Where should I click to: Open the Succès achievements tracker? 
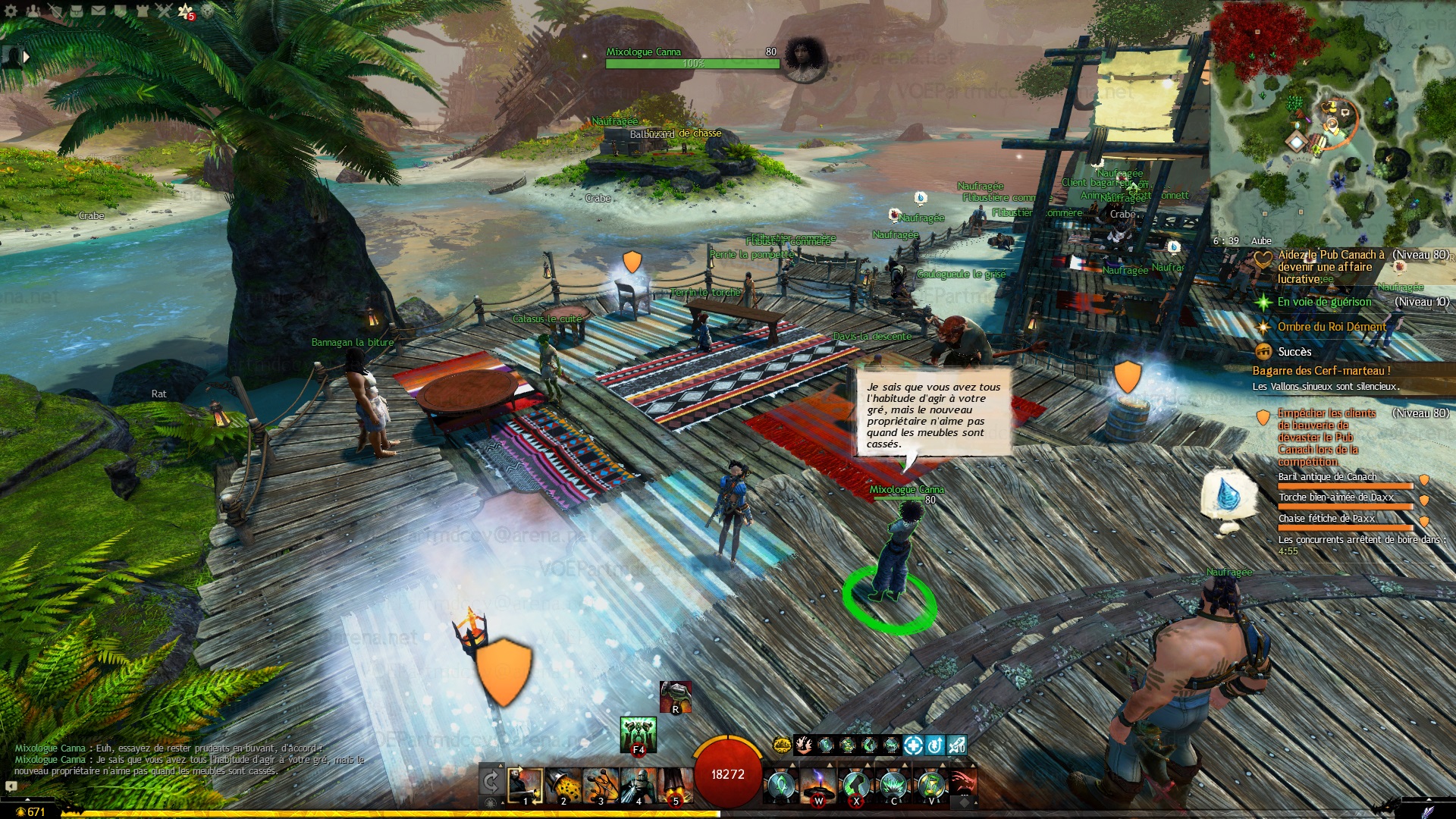(1294, 352)
